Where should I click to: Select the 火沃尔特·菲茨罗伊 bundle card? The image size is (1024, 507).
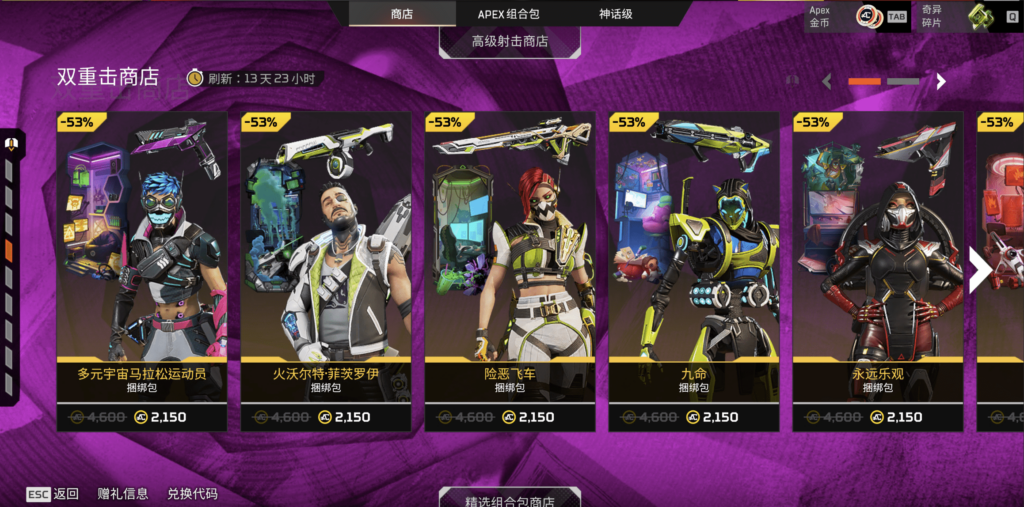click(x=326, y=270)
